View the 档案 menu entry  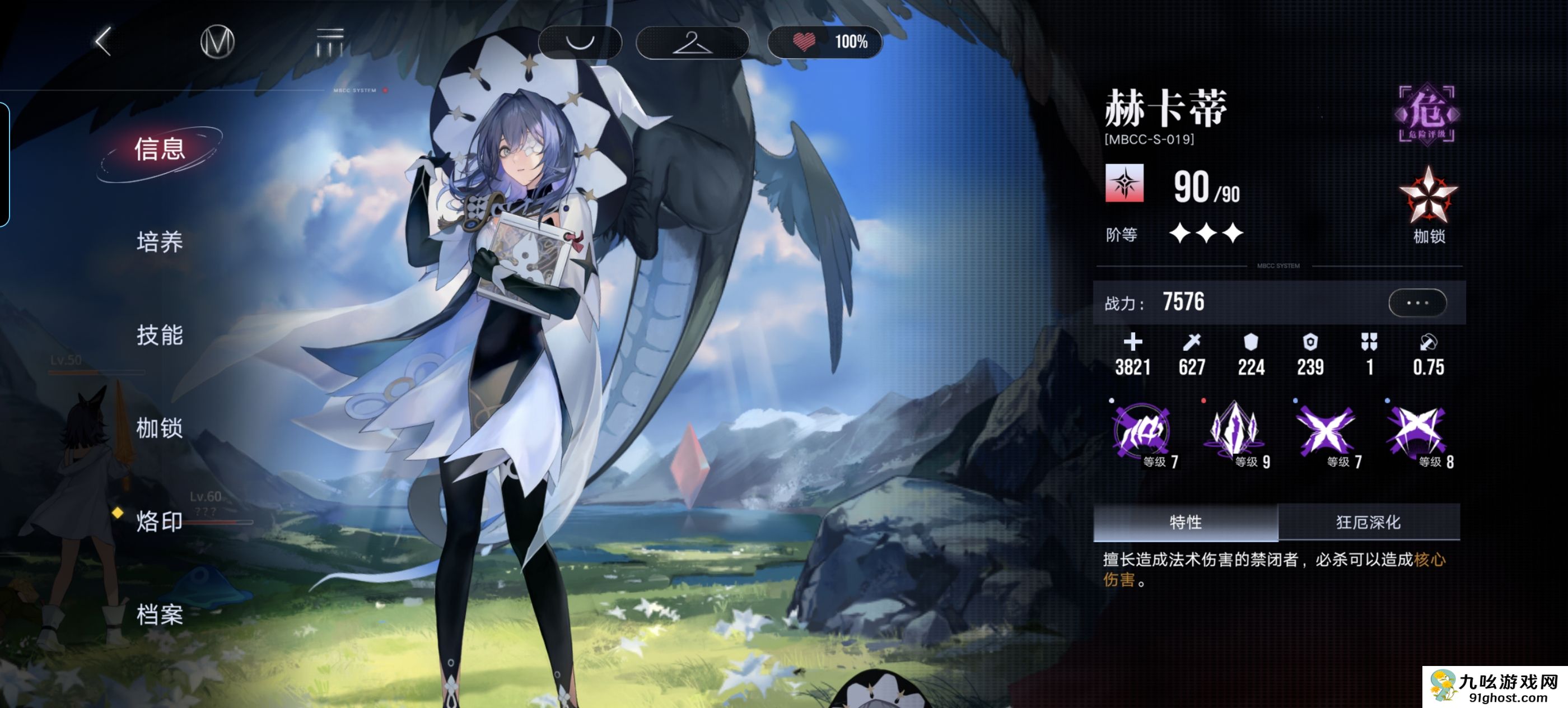point(160,615)
